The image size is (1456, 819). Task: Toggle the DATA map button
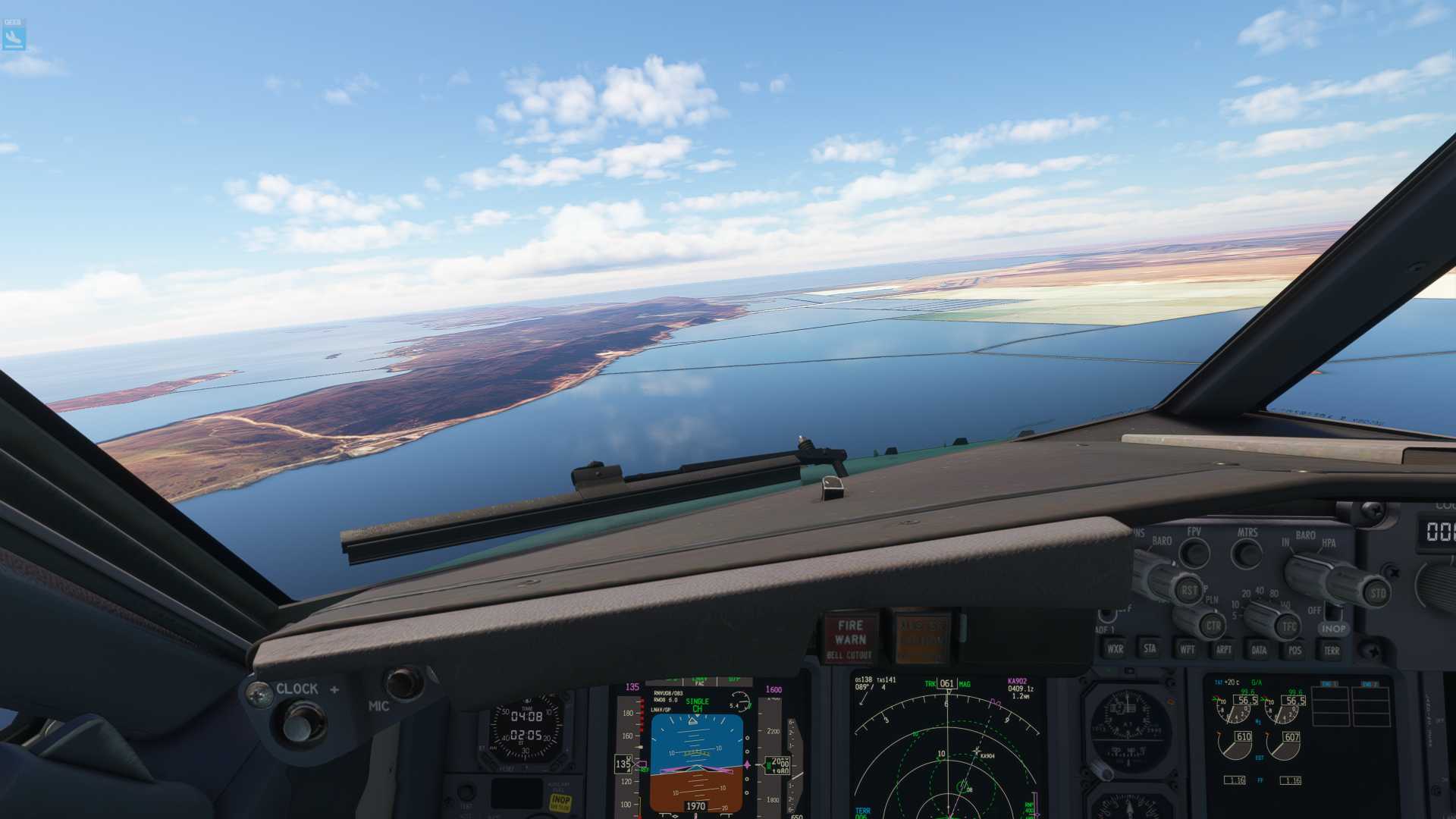pos(1259,650)
